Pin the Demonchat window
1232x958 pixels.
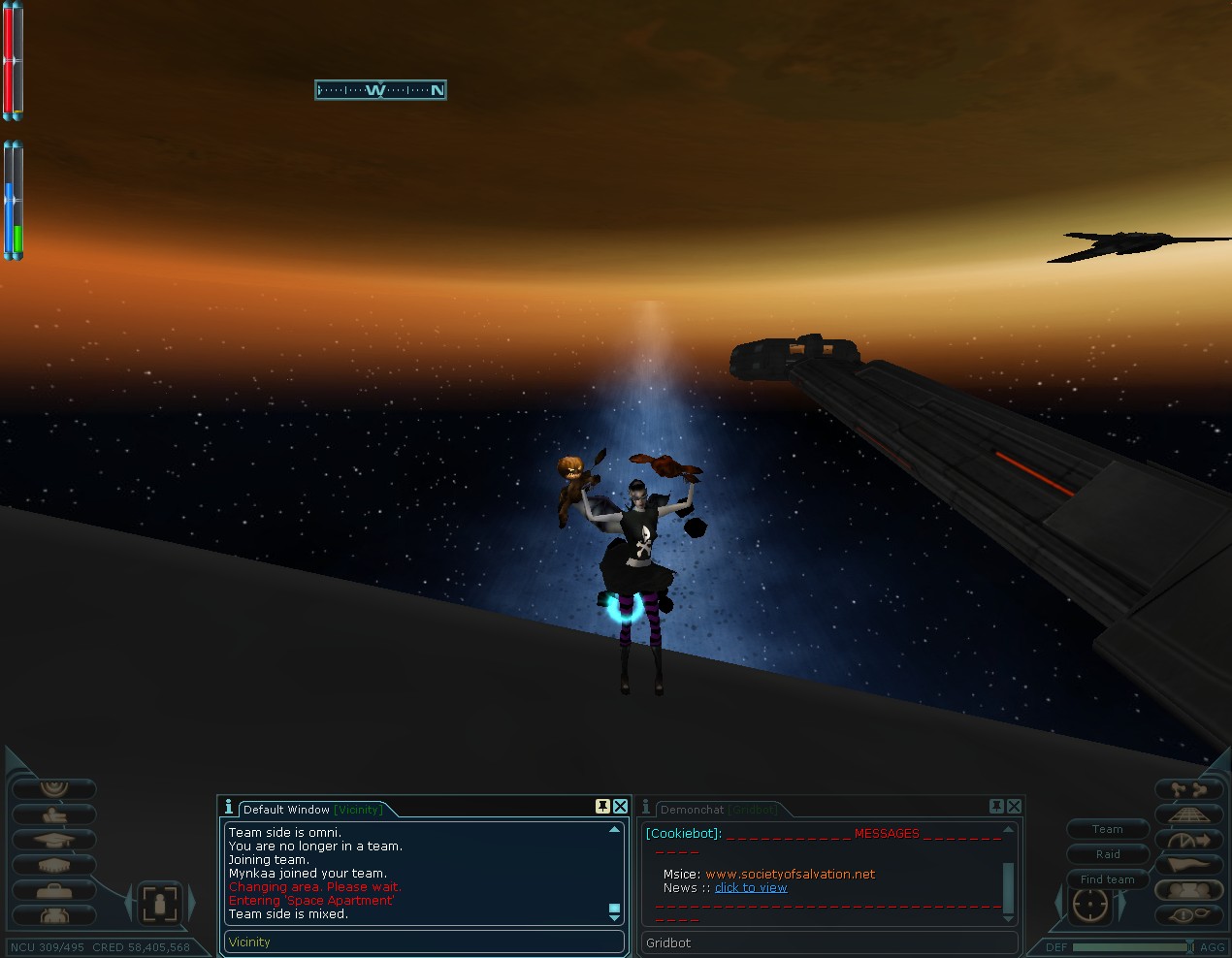(996, 807)
